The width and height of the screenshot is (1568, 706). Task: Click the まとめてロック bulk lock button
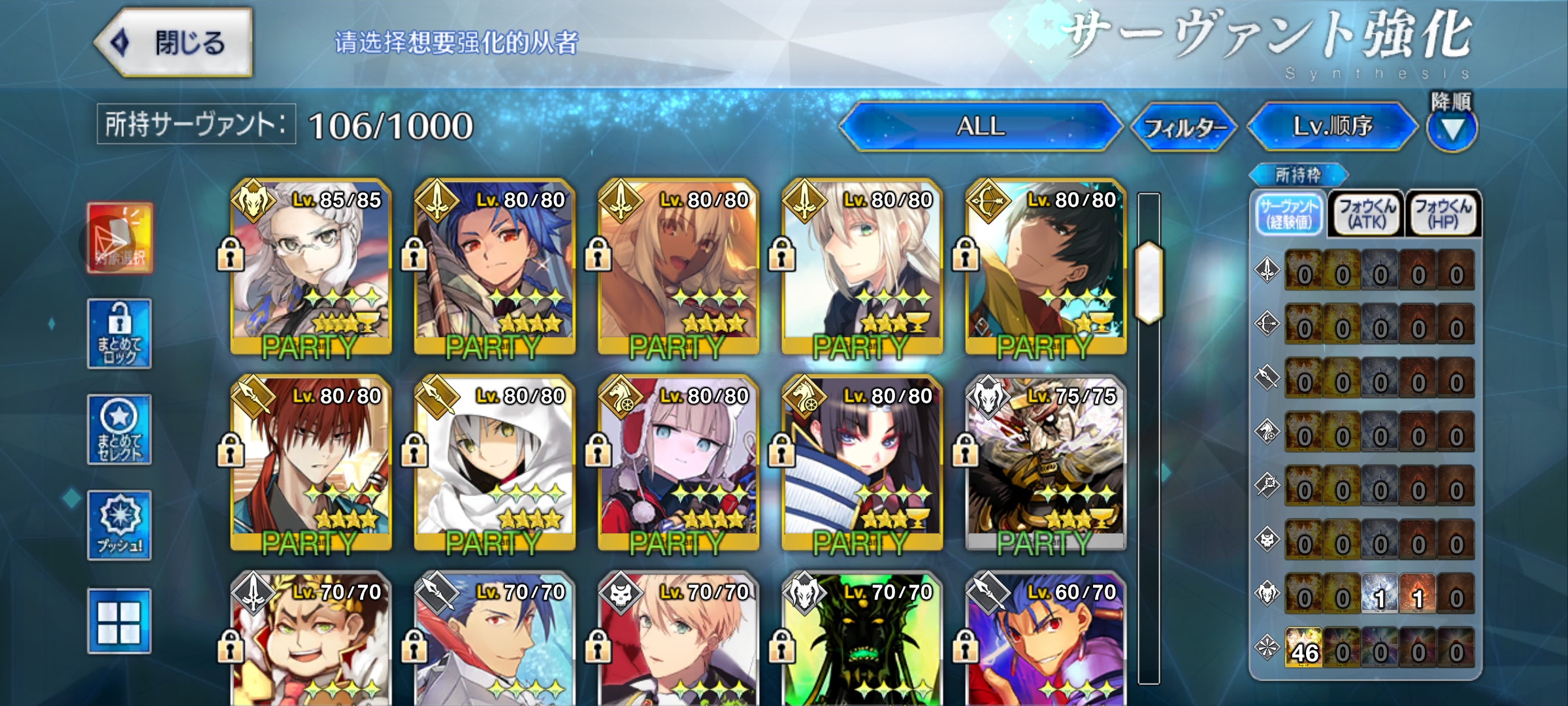(120, 334)
